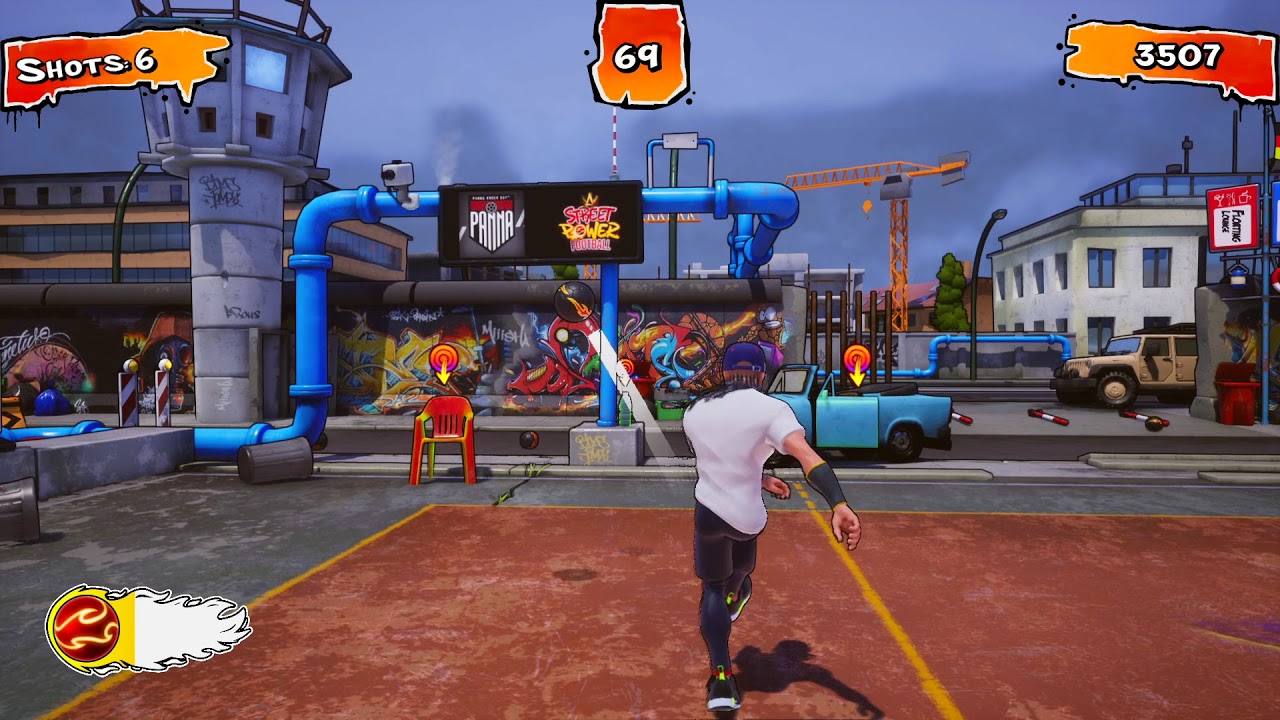
Task: Click the water bottle beside the blue pole
Action: point(625,408)
